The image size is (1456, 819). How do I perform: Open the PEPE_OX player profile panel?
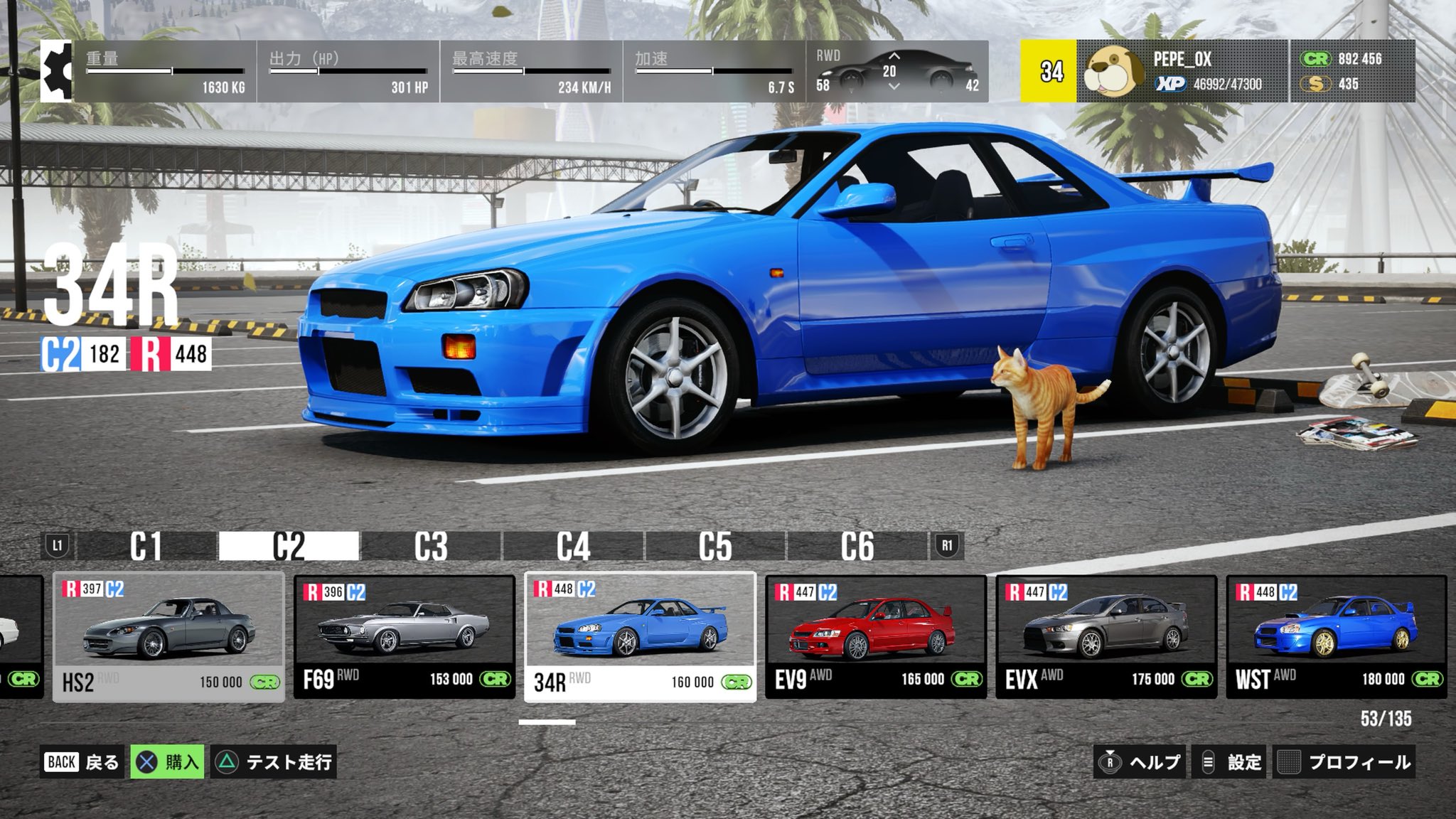1182,71
